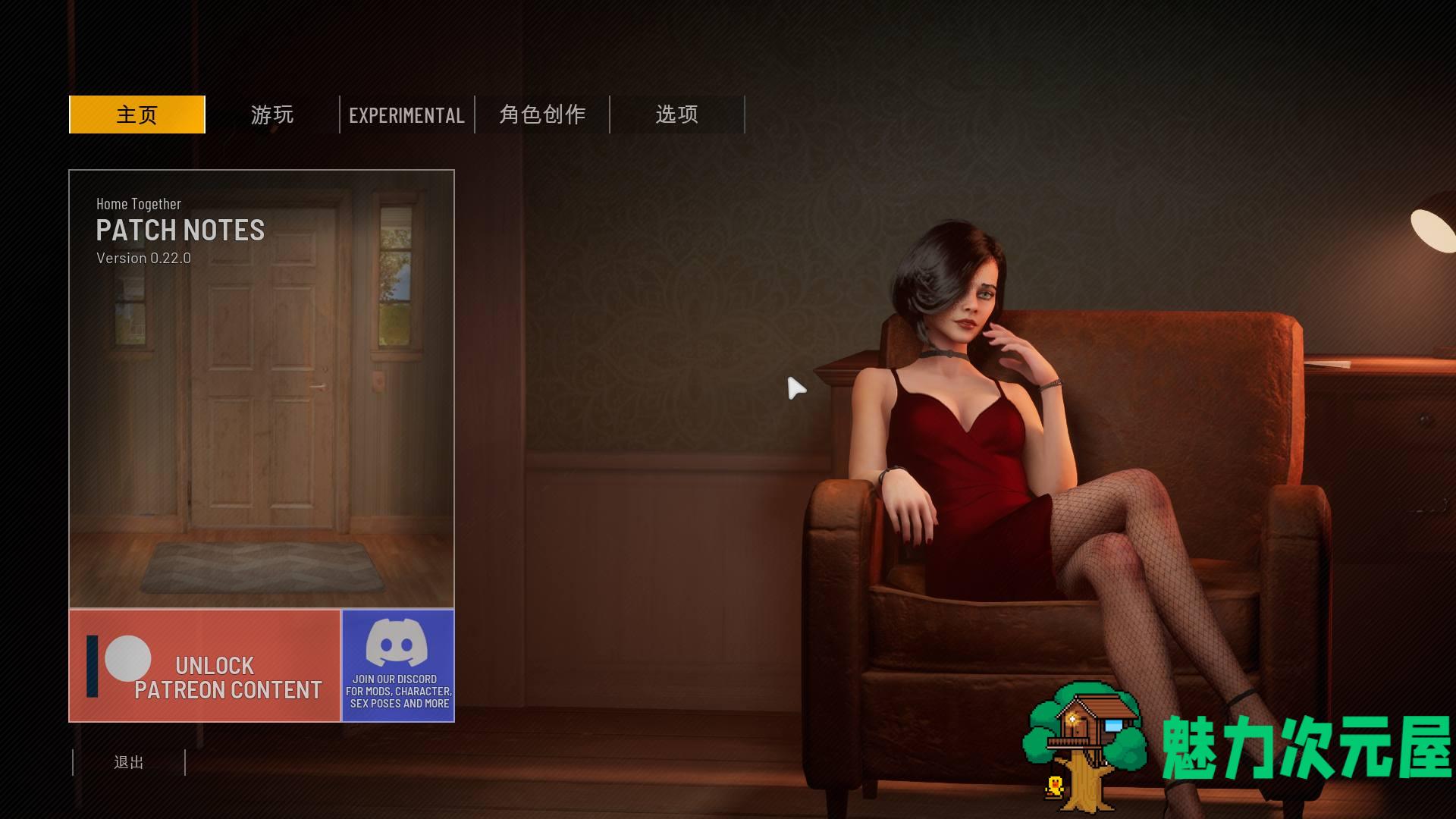Join the Discord via blue banner
1456x819 pixels.
click(398, 666)
